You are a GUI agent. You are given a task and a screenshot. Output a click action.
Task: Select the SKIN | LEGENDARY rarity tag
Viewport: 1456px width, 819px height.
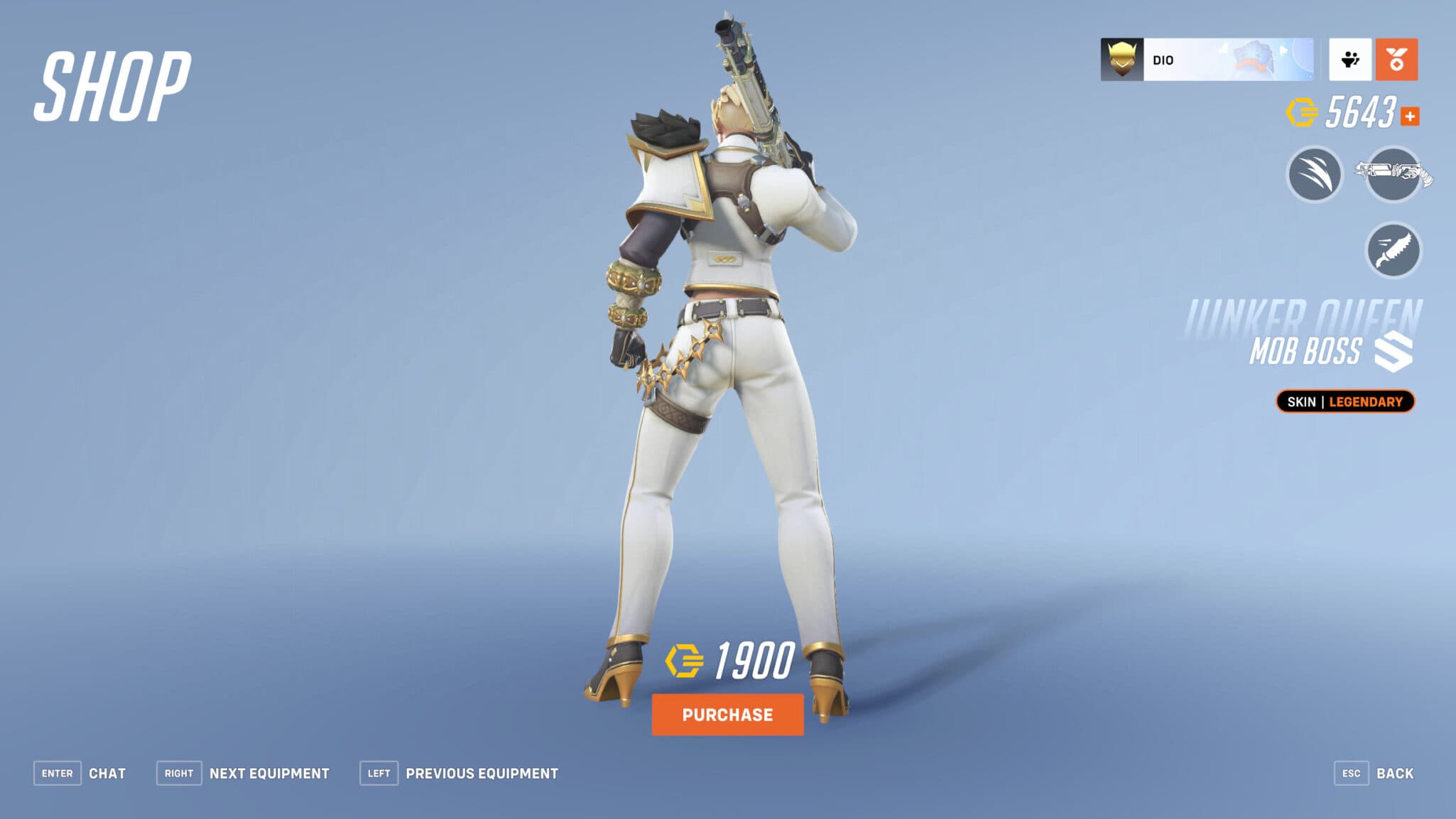(1344, 401)
